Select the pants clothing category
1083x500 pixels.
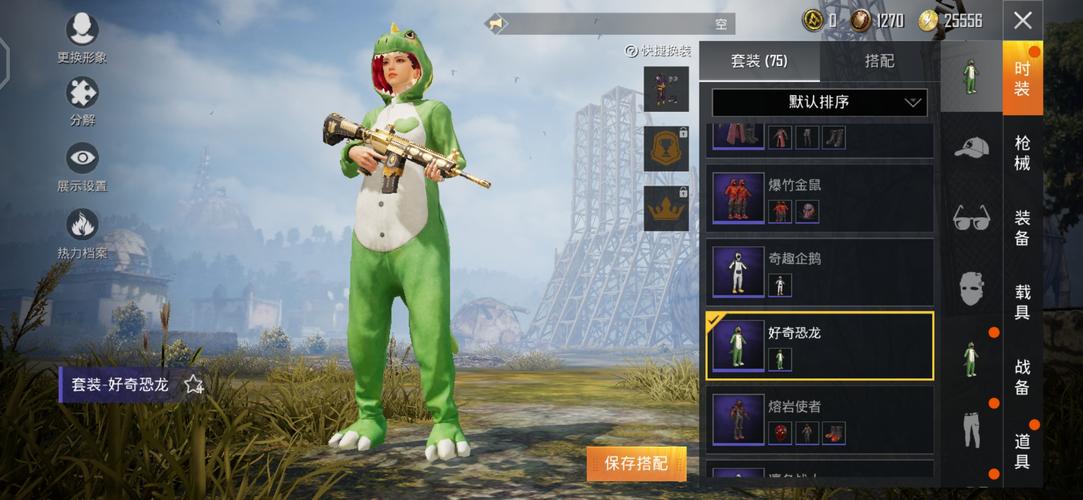pyautogui.click(x=970, y=429)
